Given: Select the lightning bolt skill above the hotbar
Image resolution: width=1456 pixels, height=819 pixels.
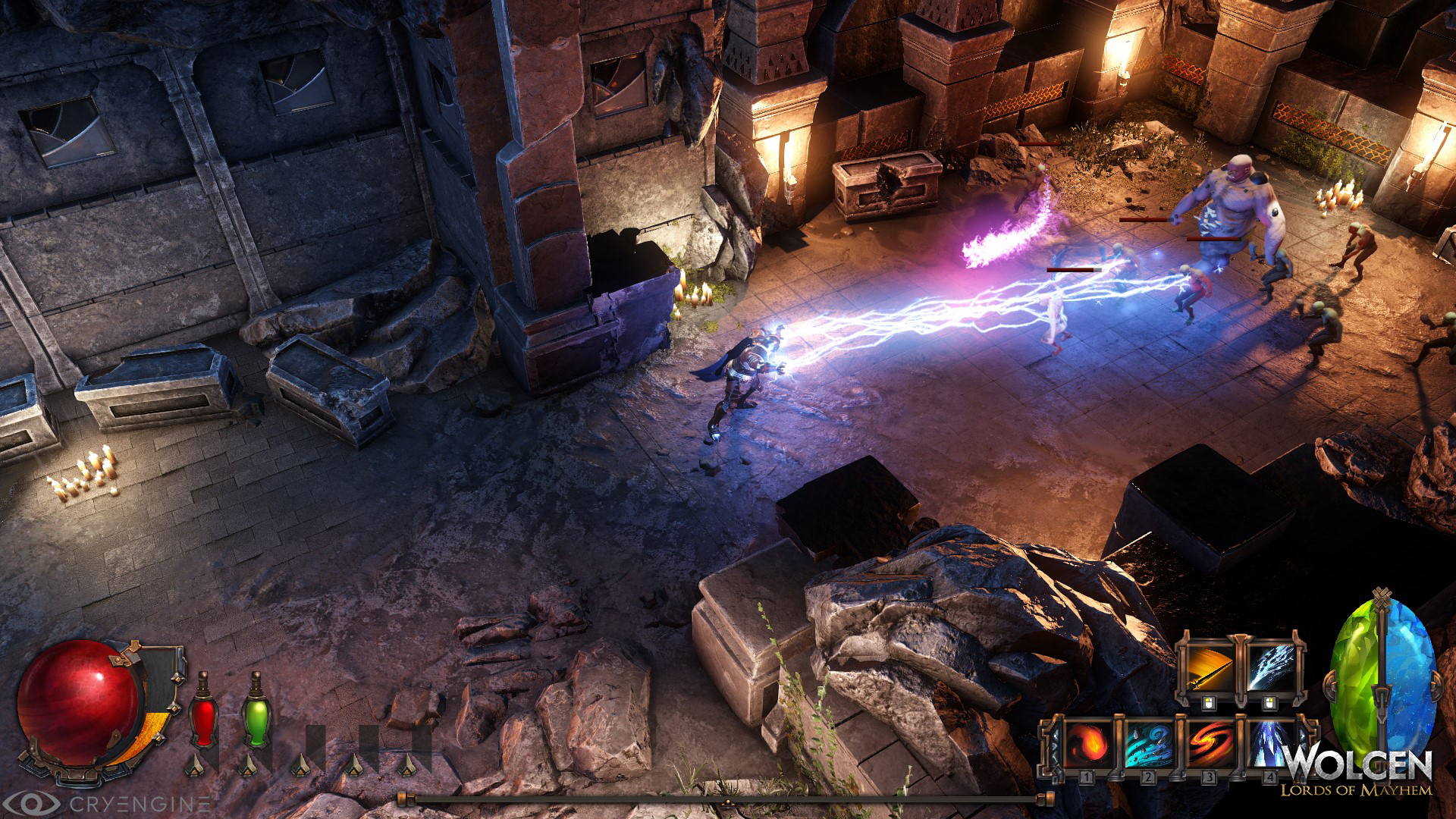Looking at the screenshot, I should click(x=1272, y=667).
